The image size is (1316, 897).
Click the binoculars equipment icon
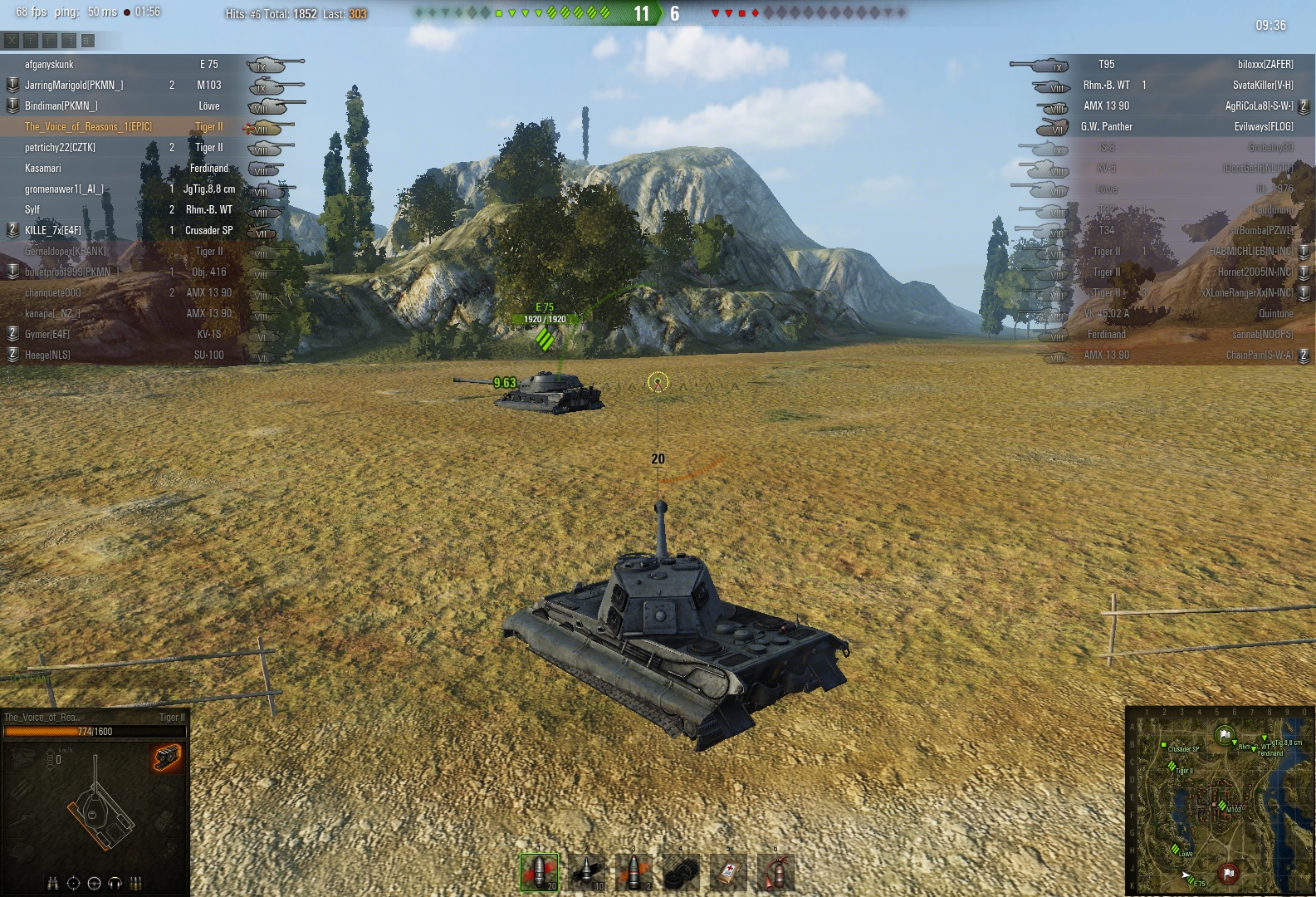coord(53,883)
